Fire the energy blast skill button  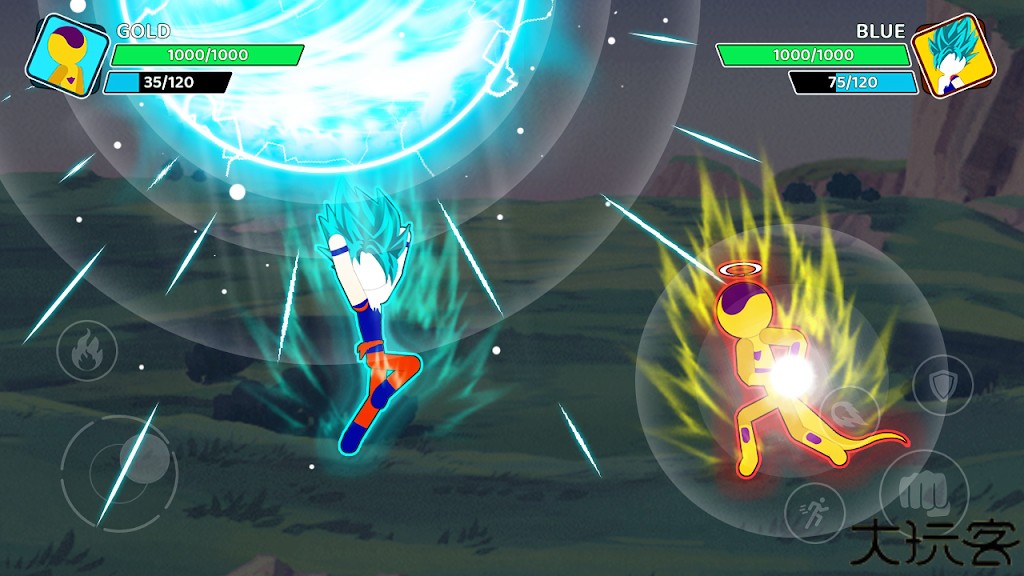pos(849,414)
